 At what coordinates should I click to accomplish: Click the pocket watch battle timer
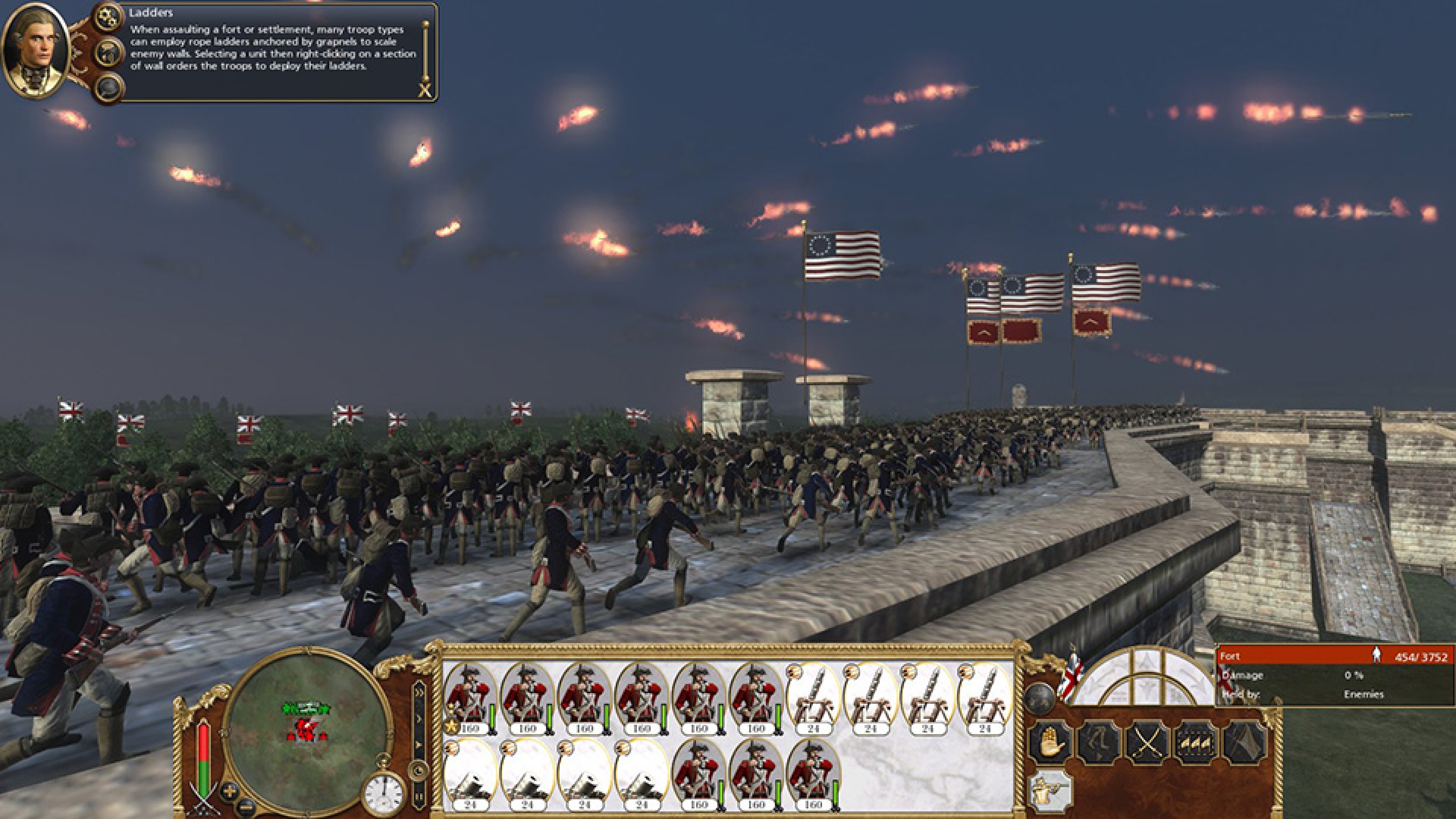[x=384, y=795]
